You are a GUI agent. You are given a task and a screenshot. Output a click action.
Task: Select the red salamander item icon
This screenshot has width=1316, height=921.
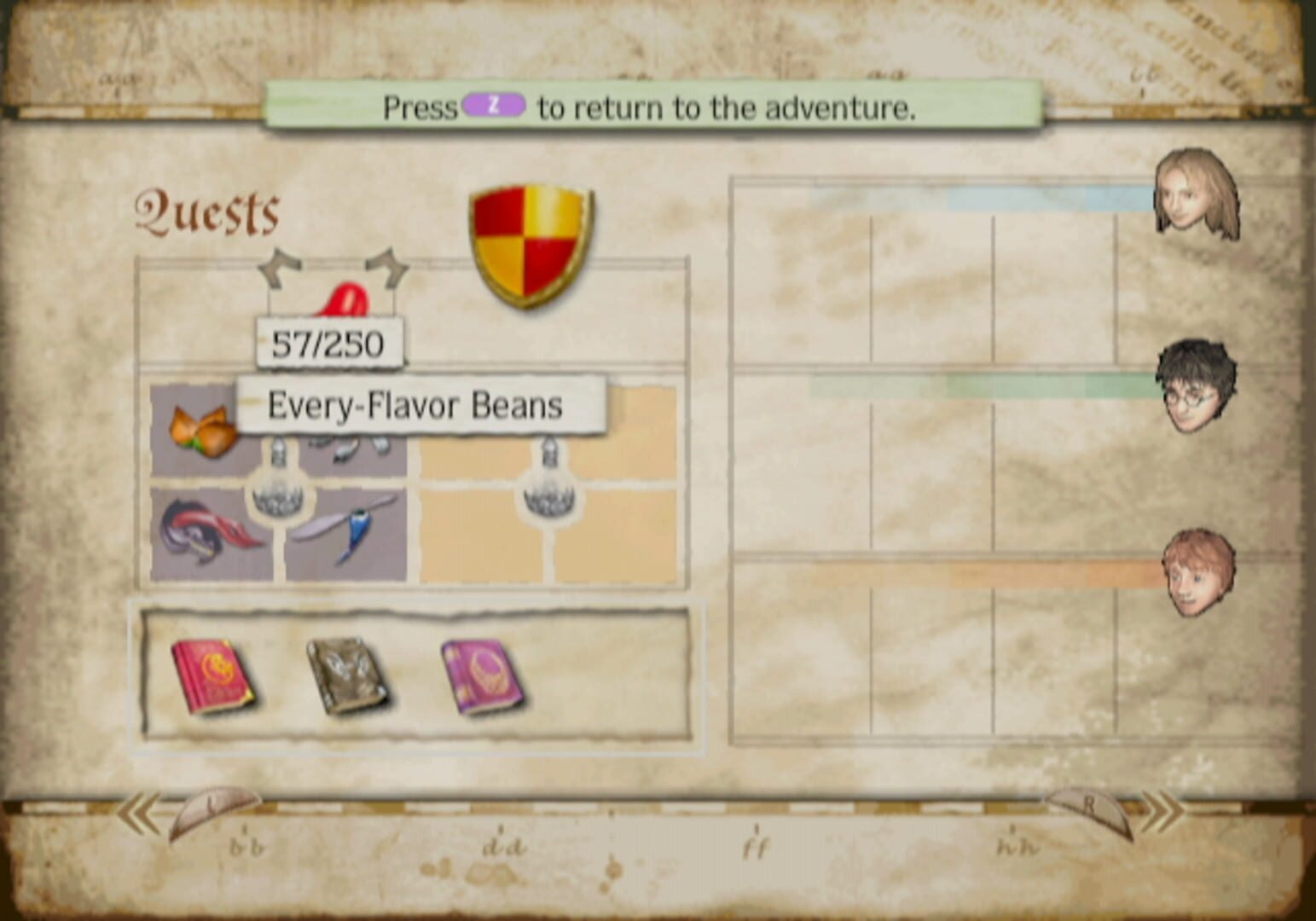coord(205,529)
